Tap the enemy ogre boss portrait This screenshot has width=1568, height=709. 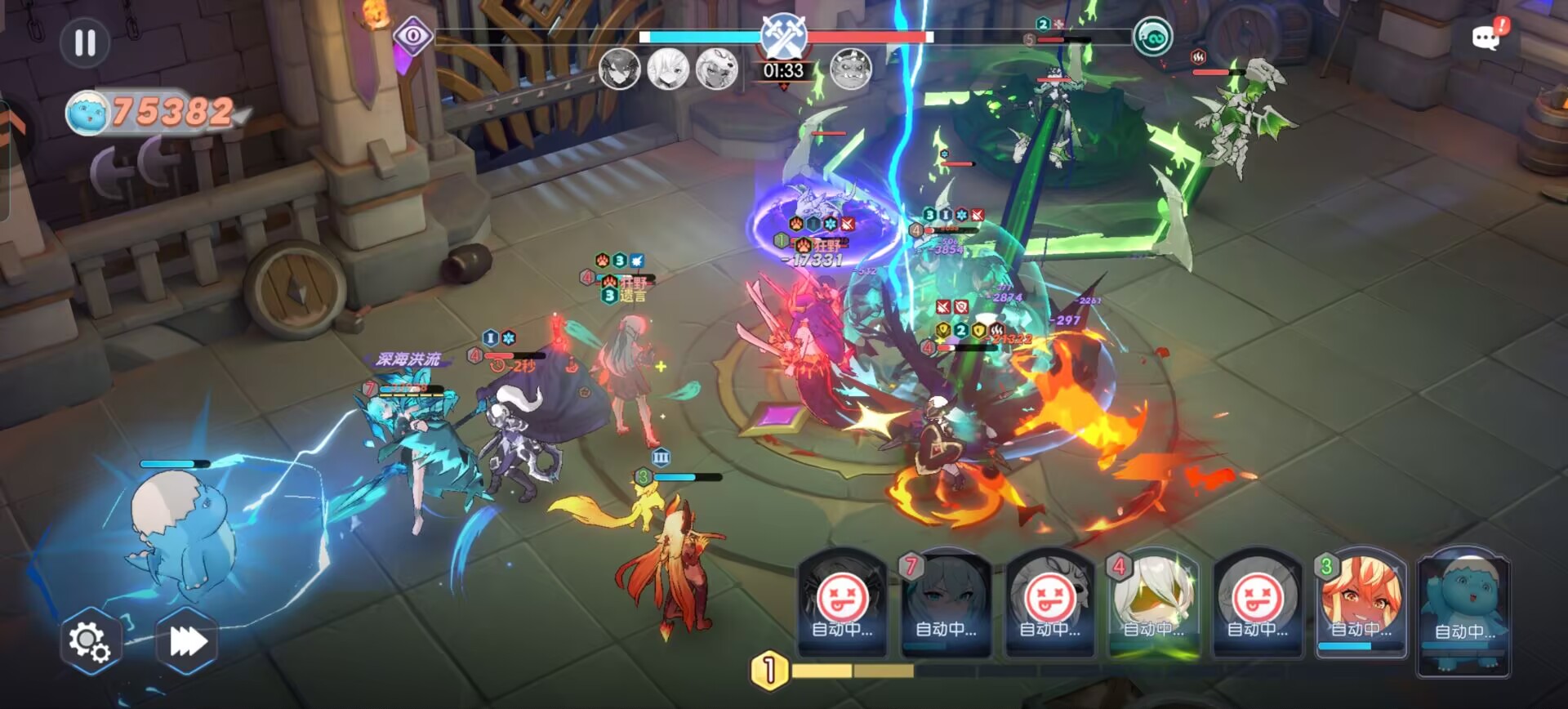pos(850,69)
